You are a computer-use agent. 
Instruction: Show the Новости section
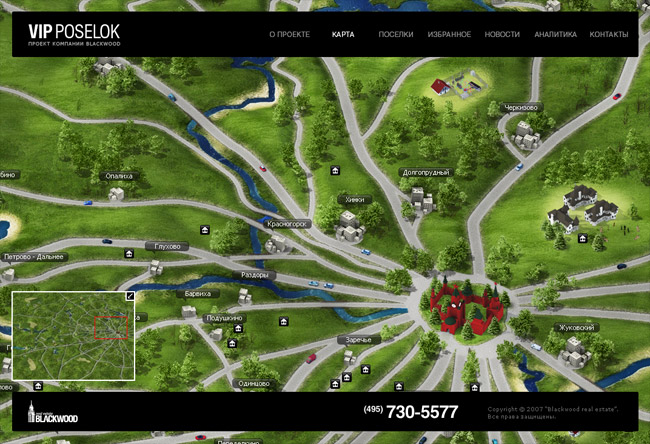(x=502, y=35)
